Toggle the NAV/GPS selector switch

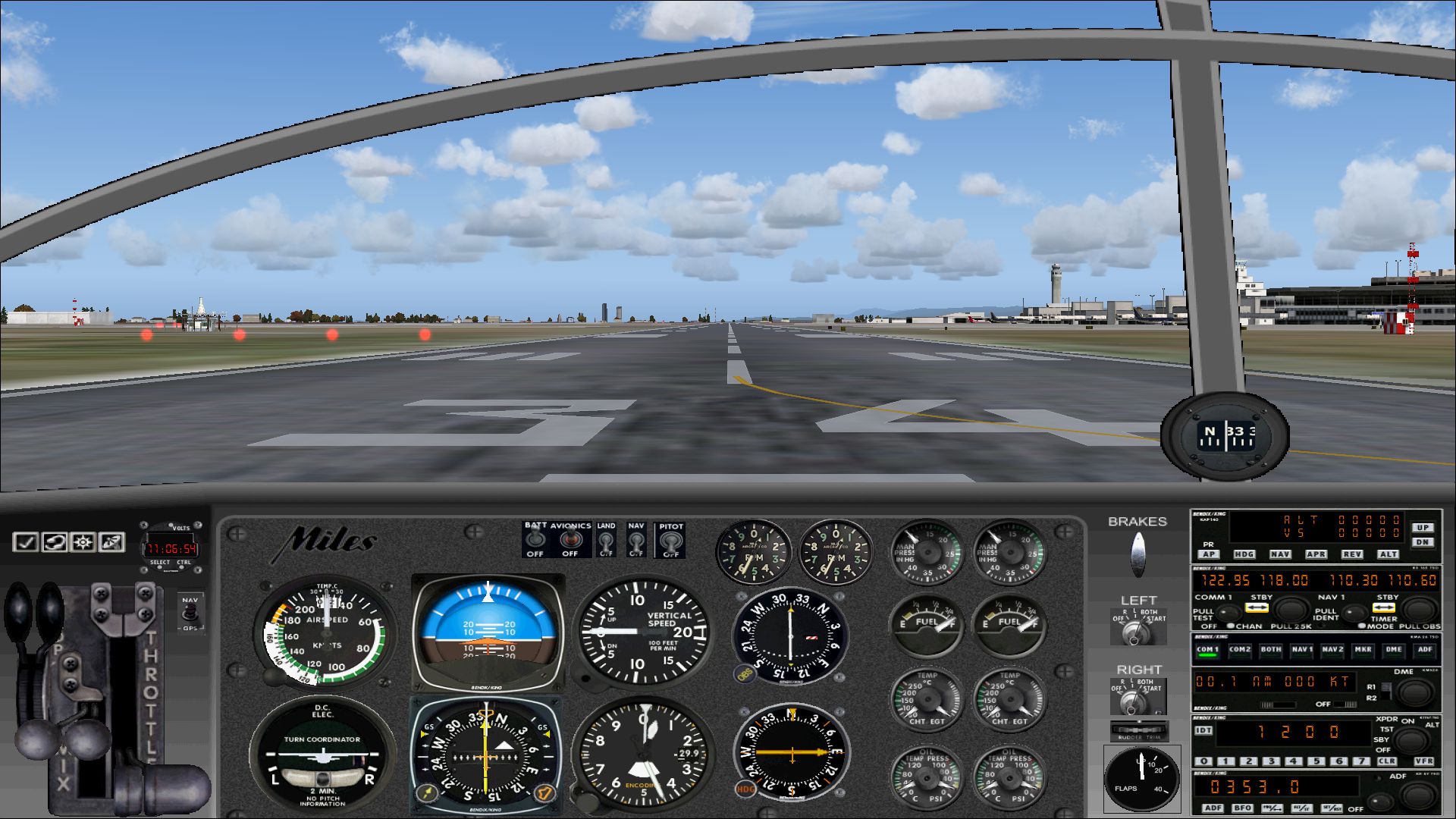(x=190, y=613)
